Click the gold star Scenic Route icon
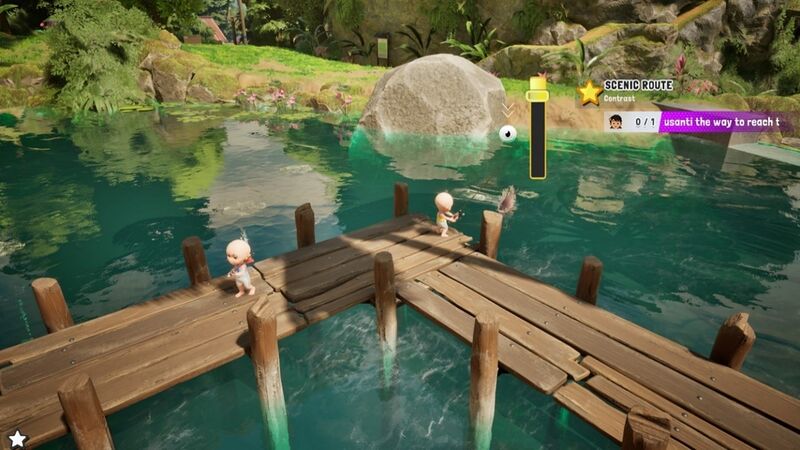The image size is (800, 450). (x=589, y=92)
